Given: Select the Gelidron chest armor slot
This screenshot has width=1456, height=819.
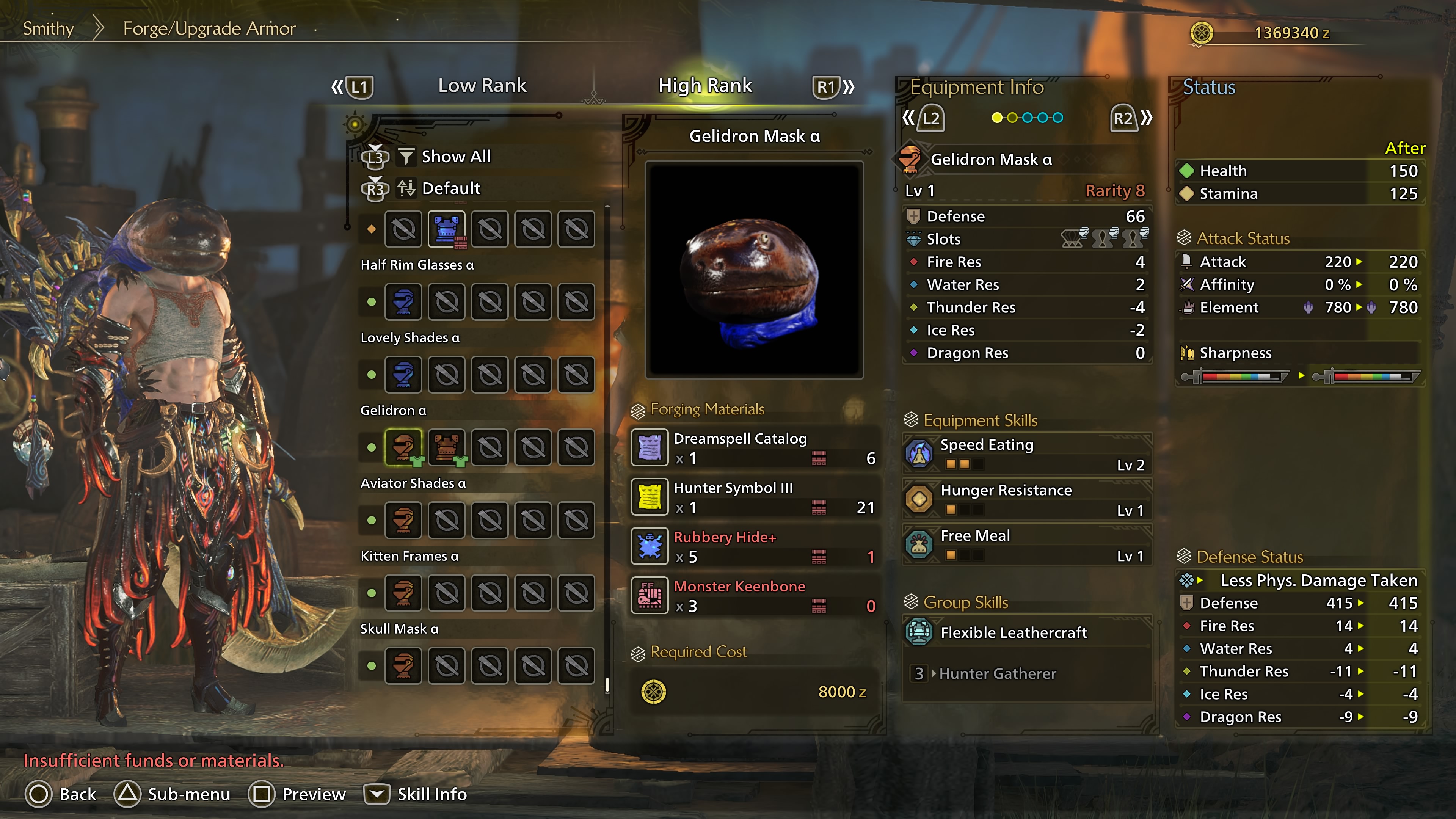Looking at the screenshot, I should pos(447,447).
